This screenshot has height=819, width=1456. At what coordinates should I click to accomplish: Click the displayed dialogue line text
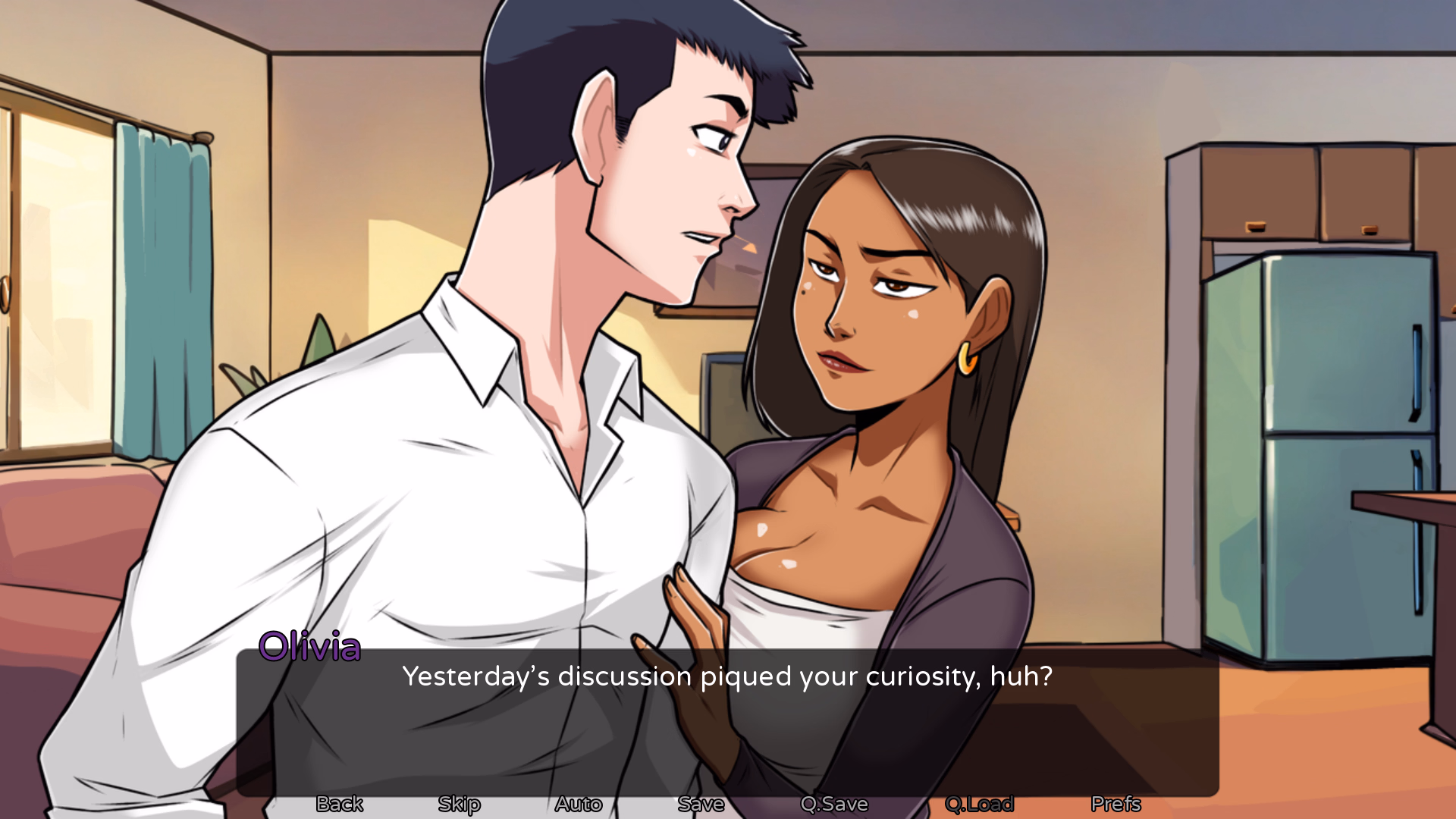click(x=728, y=677)
